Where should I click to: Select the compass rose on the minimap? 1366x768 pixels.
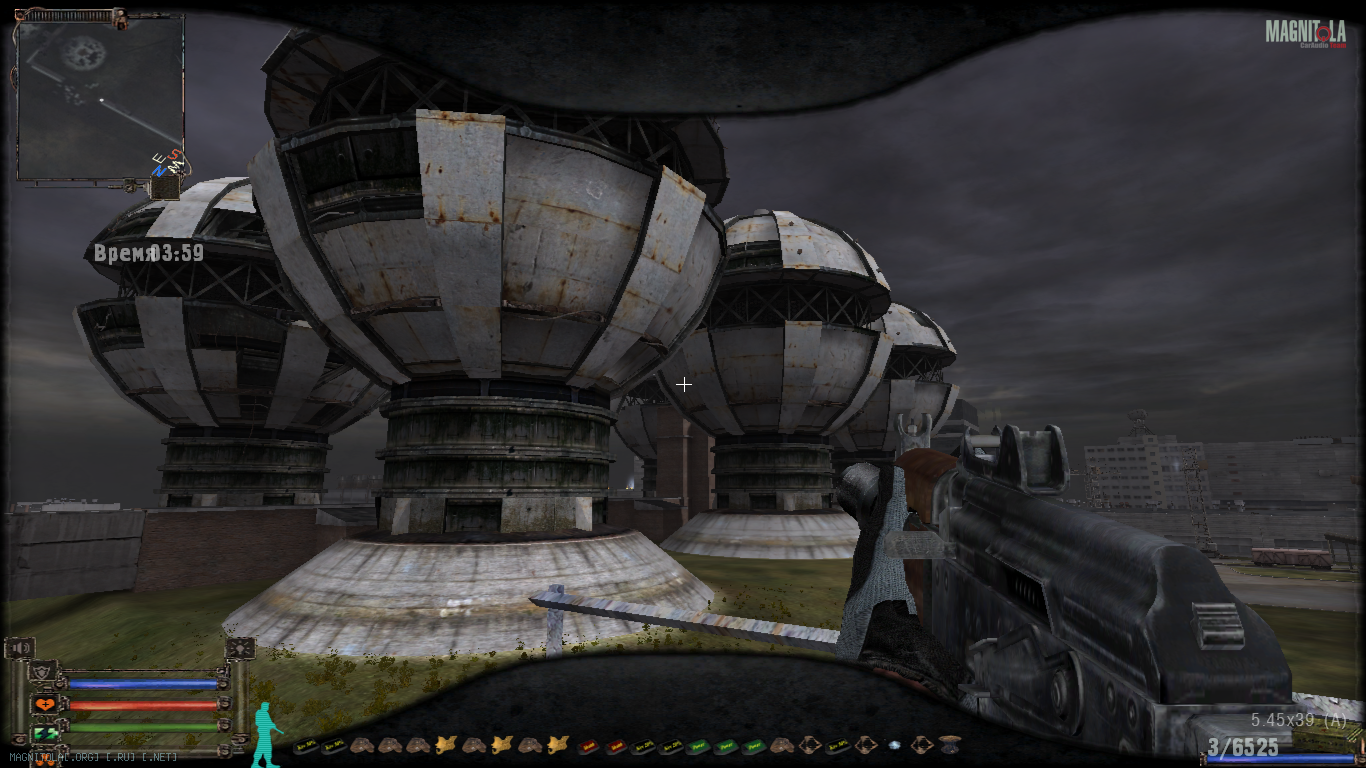pos(166,164)
